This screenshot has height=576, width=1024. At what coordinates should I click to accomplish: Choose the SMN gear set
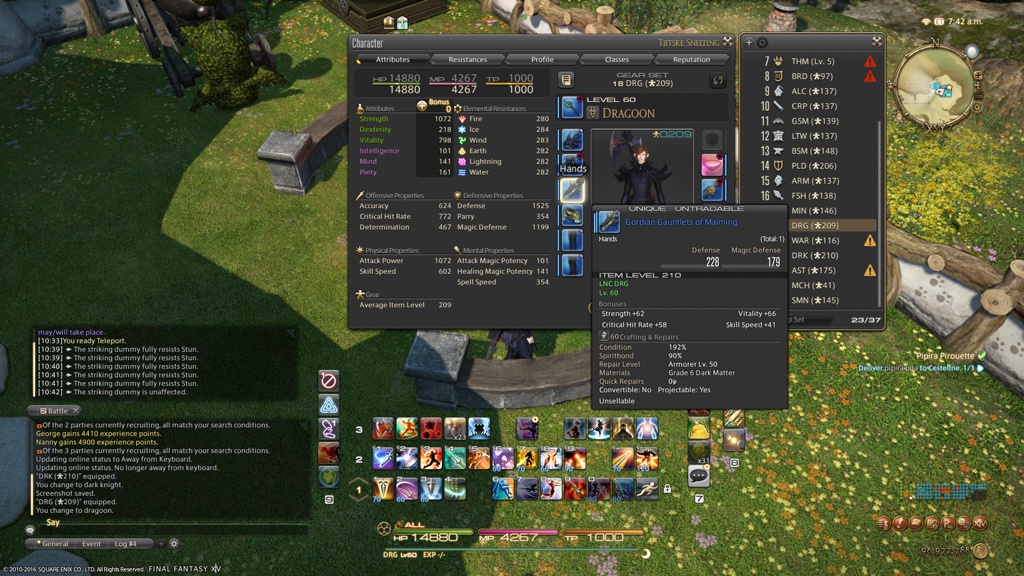click(813, 301)
